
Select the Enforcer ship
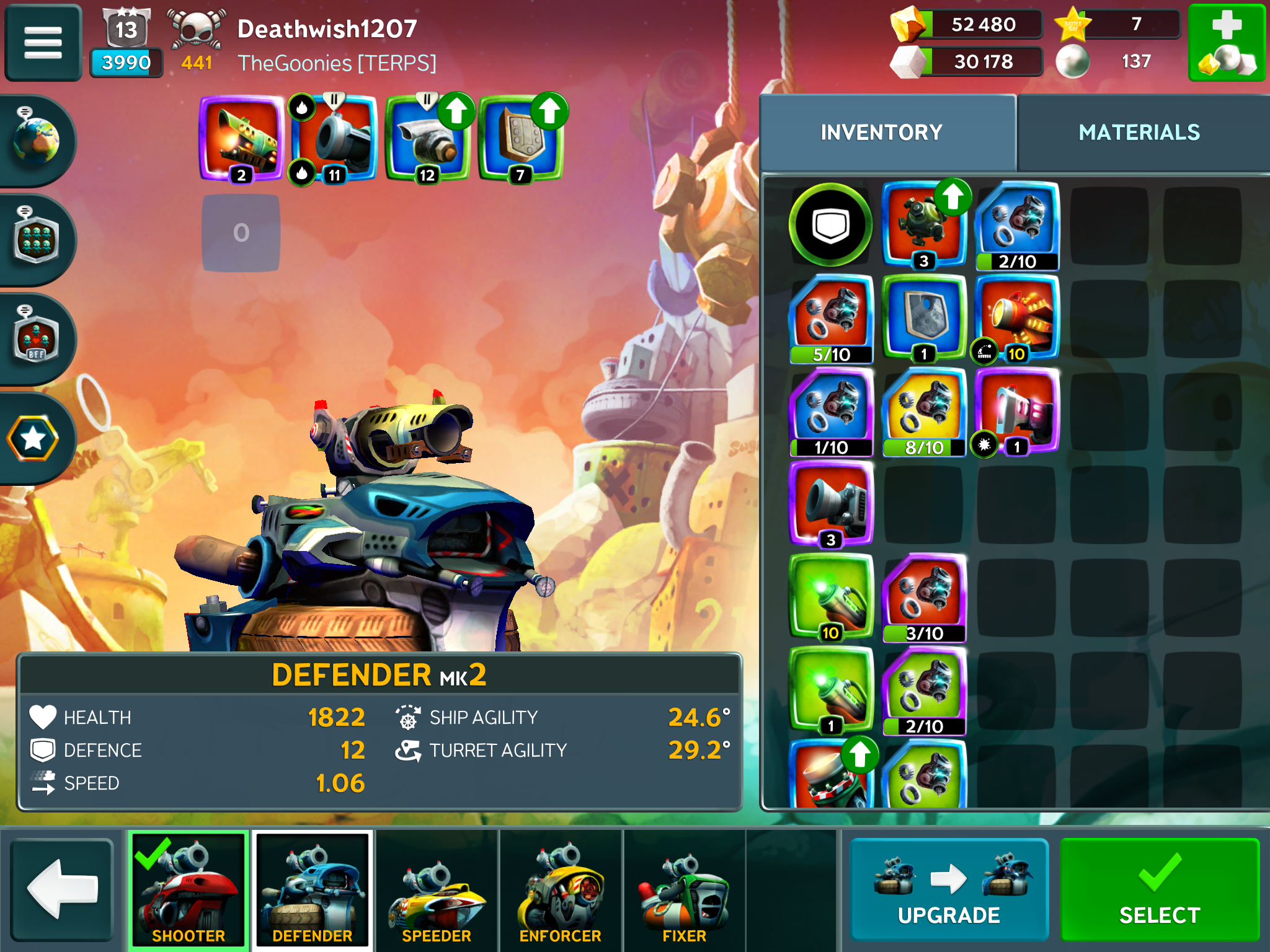pos(561,890)
